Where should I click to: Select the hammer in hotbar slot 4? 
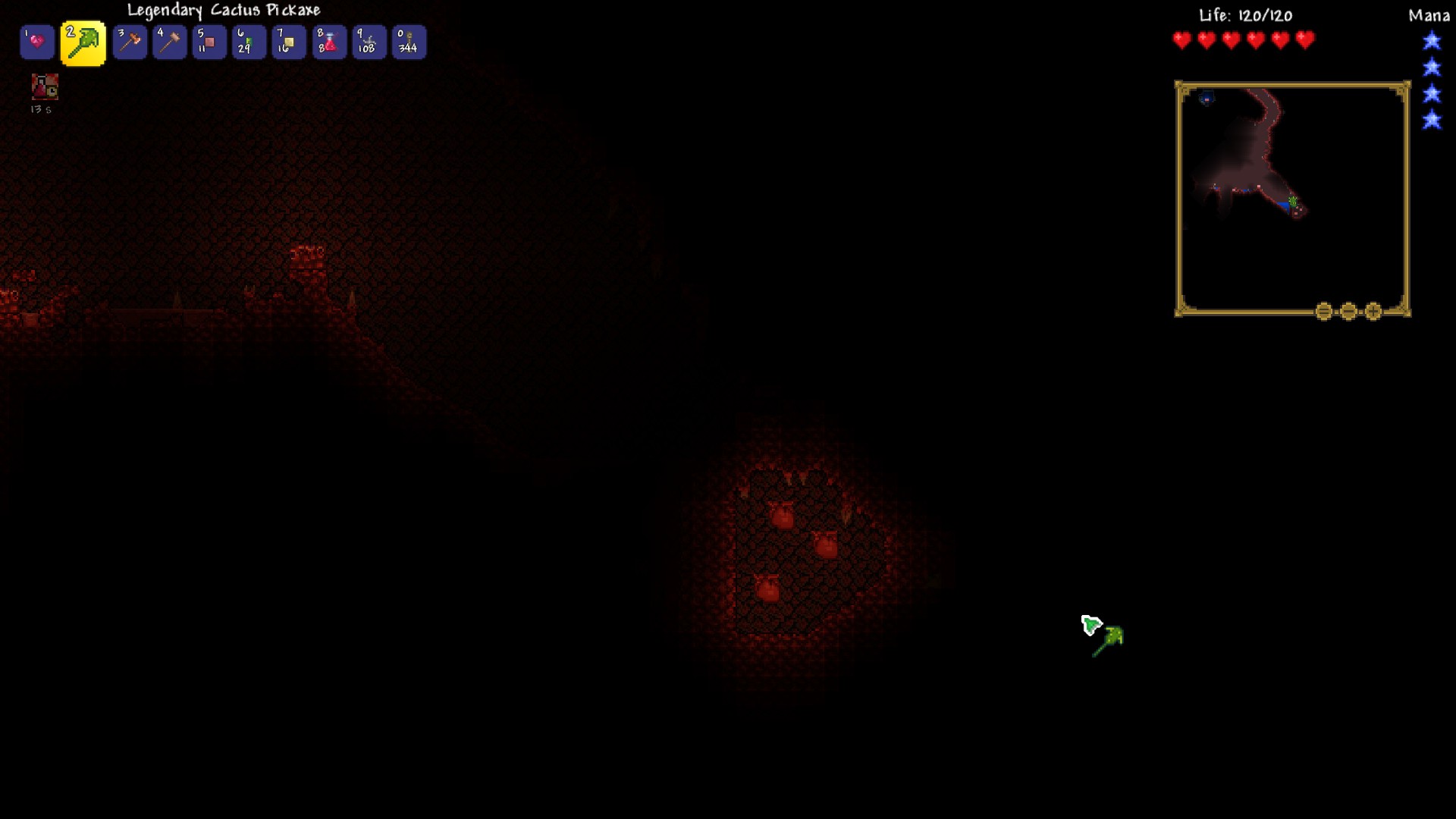[169, 42]
